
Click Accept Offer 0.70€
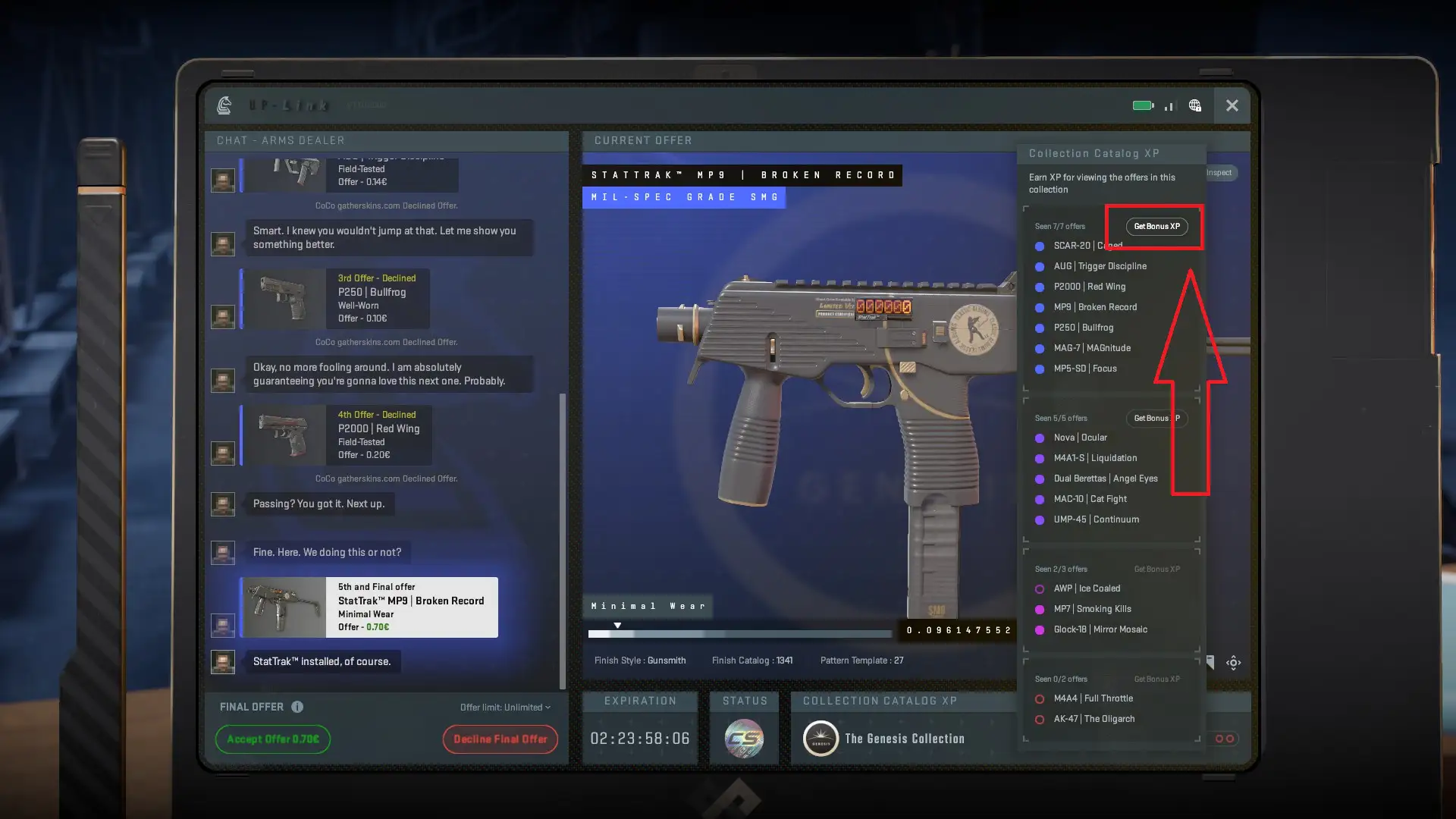point(272,739)
